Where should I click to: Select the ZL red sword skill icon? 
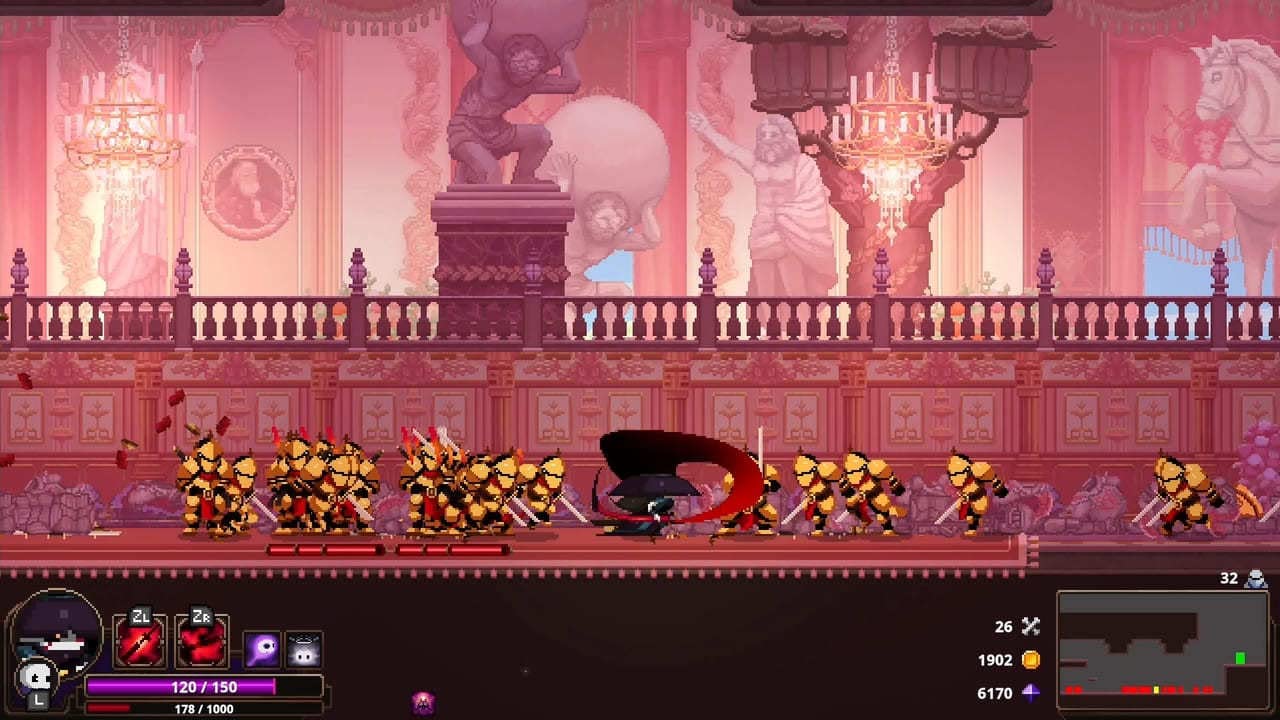click(x=141, y=643)
